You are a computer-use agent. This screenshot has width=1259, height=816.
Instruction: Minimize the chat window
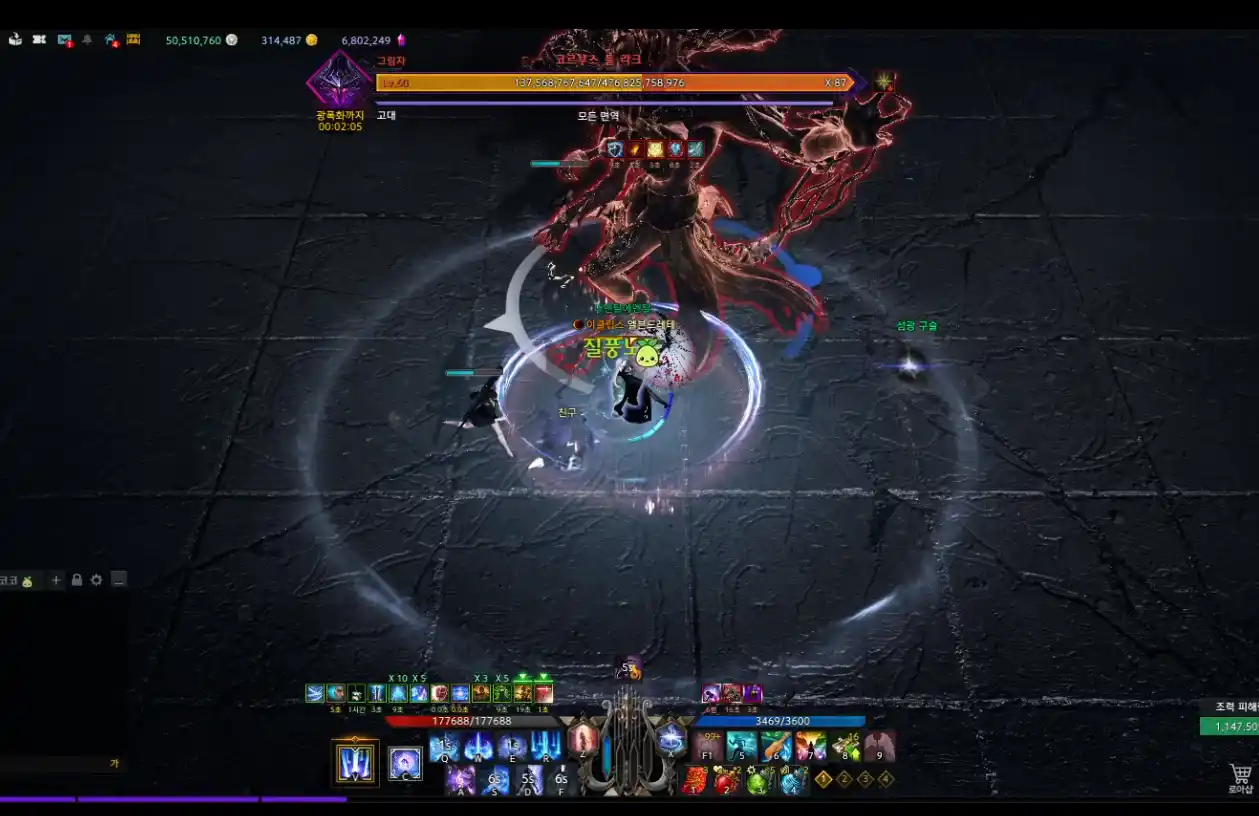(119, 580)
